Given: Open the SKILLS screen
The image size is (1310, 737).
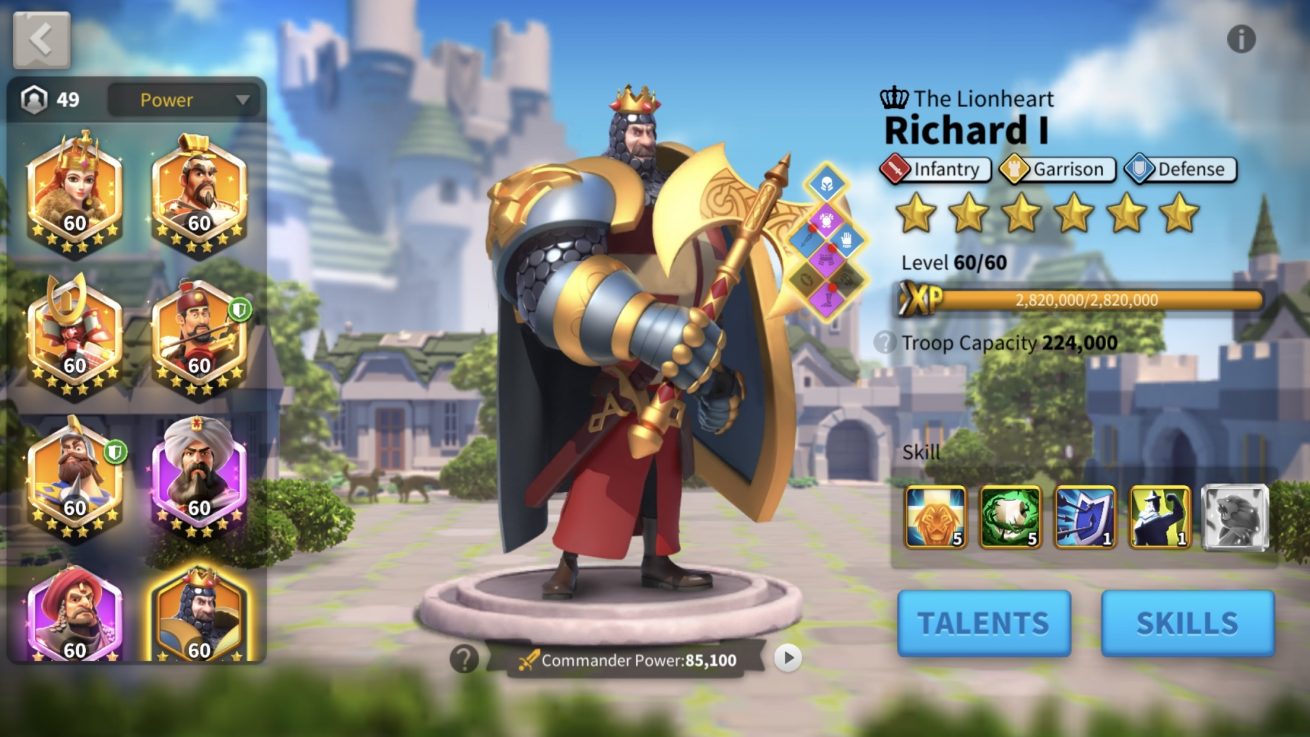Looking at the screenshot, I should (1187, 623).
